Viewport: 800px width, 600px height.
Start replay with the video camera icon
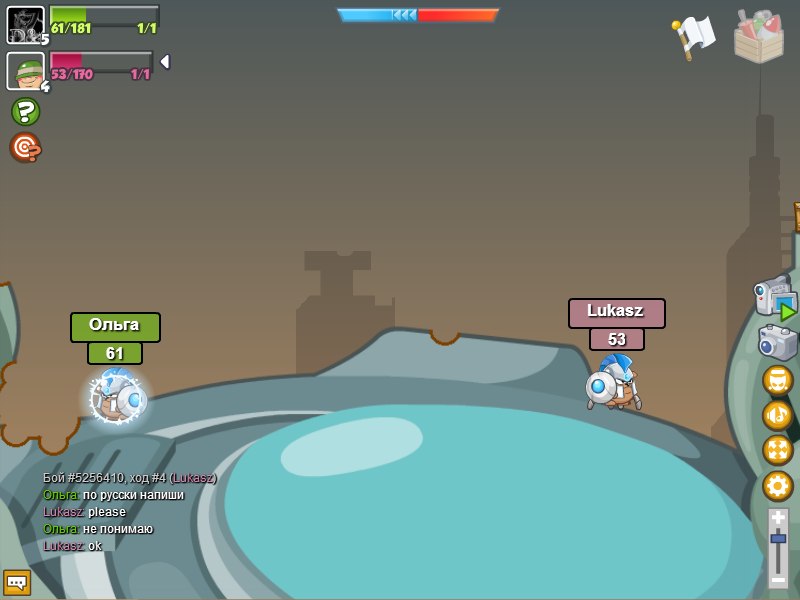(x=774, y=297)
